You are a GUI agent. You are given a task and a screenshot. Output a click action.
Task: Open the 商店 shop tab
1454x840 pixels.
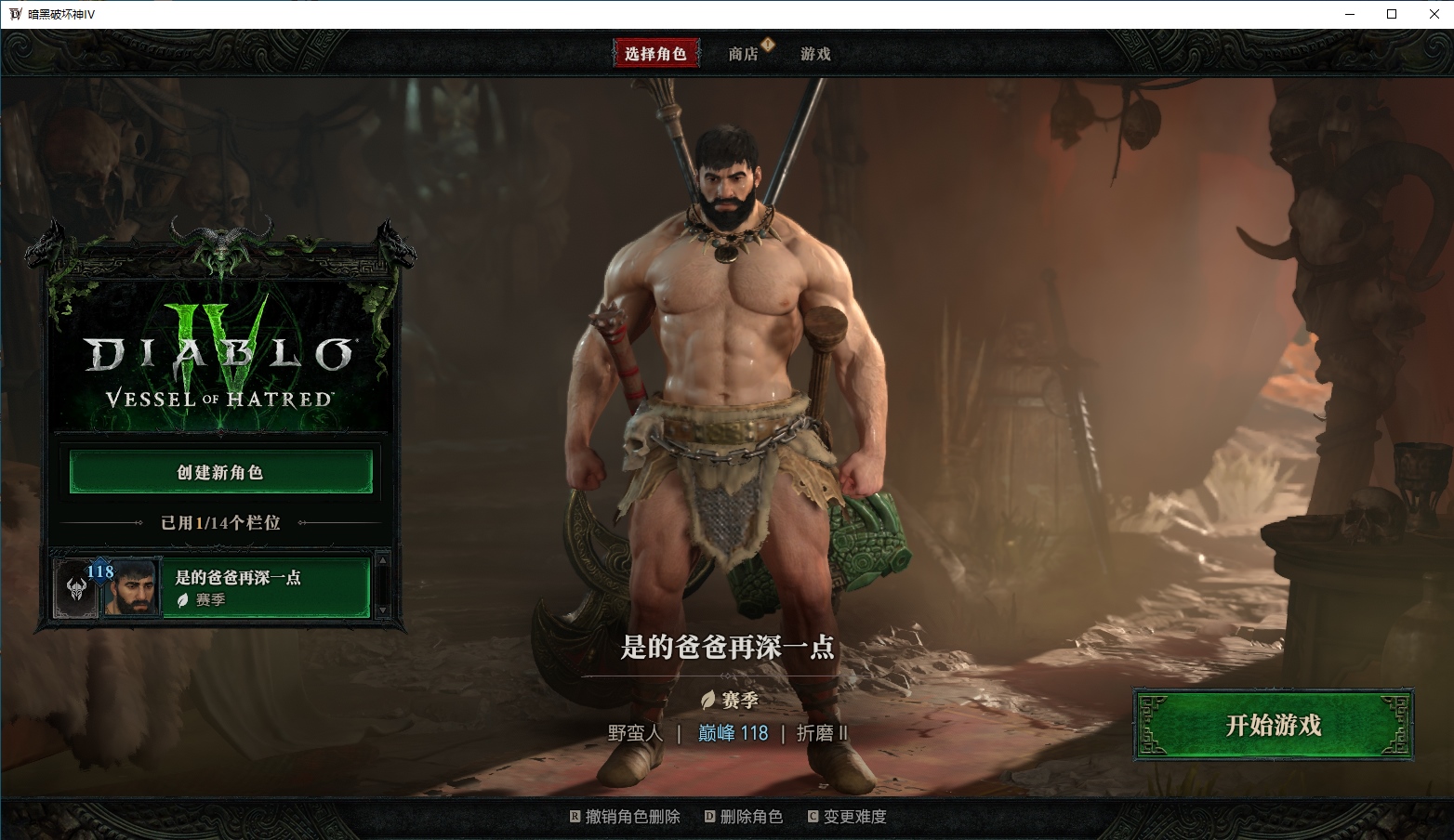click(x=743, y=54)
